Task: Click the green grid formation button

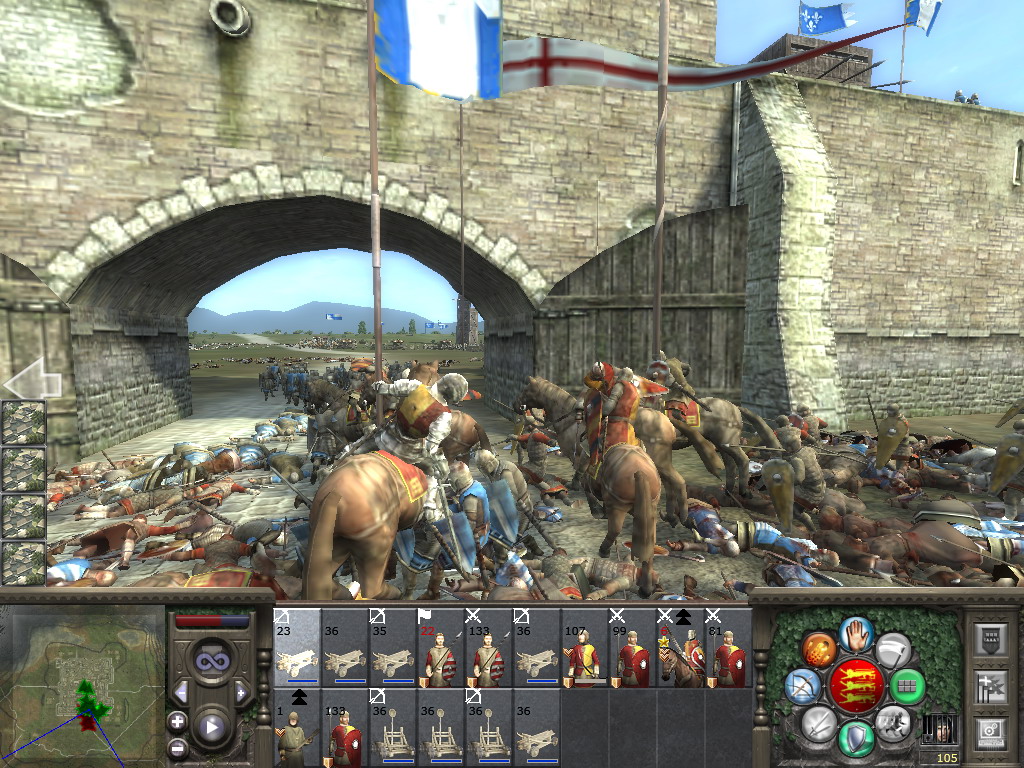Action: (907, 686)
